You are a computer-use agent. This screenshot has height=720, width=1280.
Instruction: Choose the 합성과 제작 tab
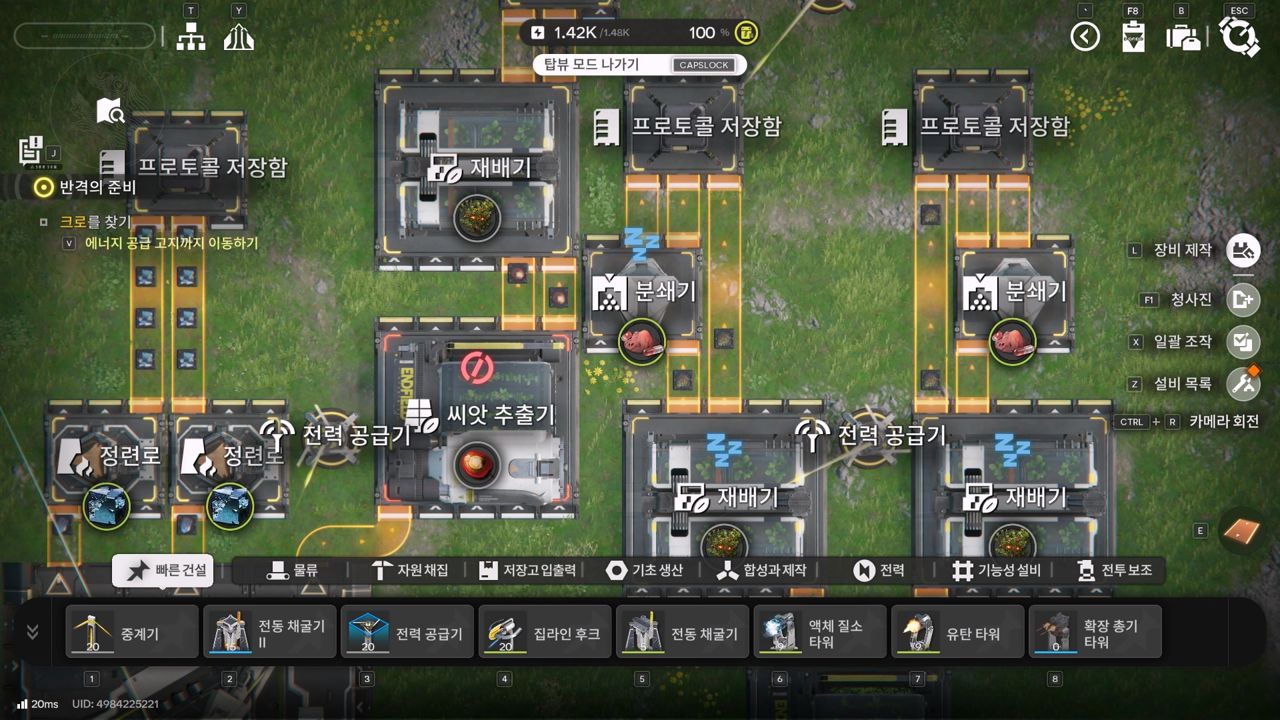pyautogui.click(x=762, y=570)
